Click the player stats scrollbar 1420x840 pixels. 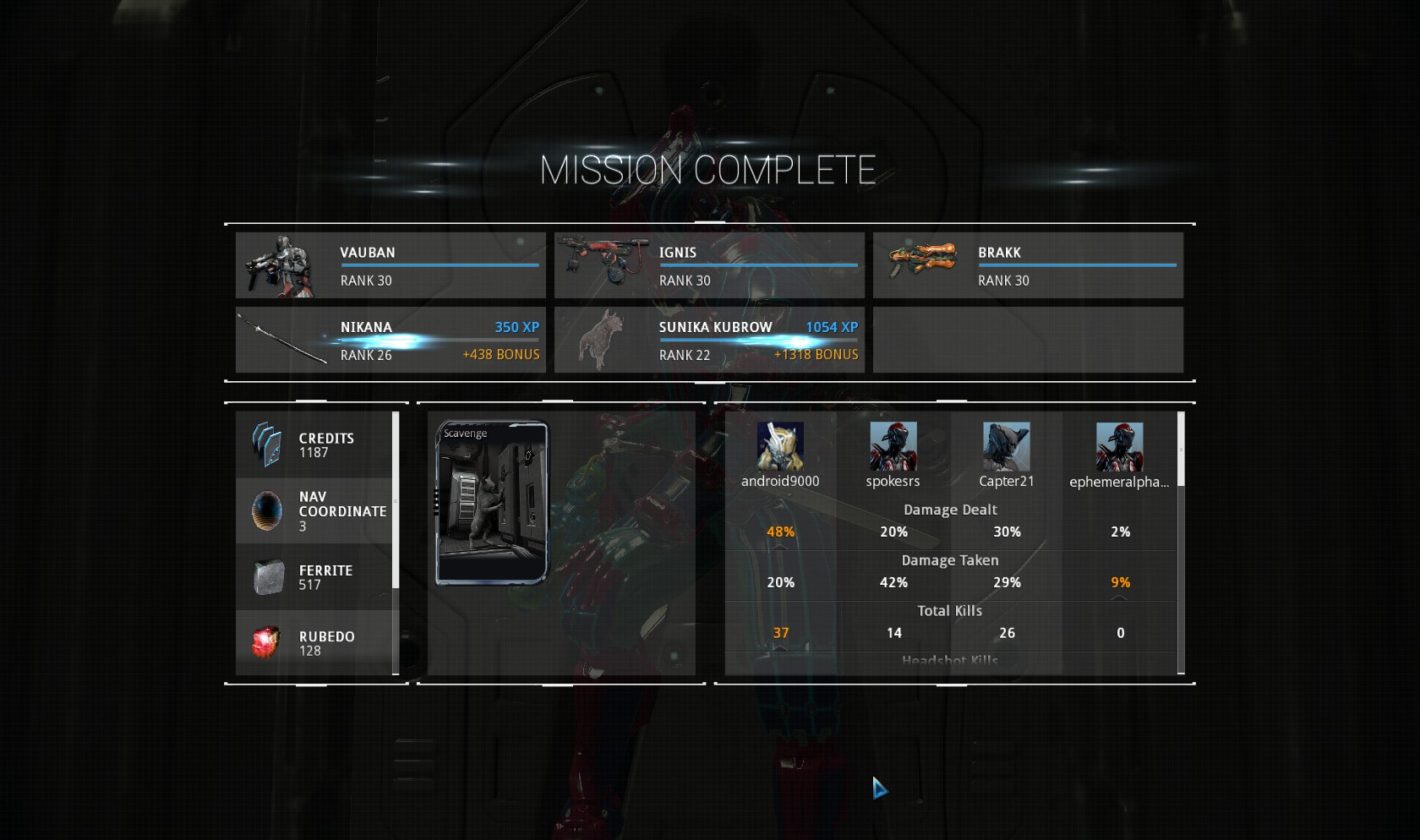pos(1181,449)
